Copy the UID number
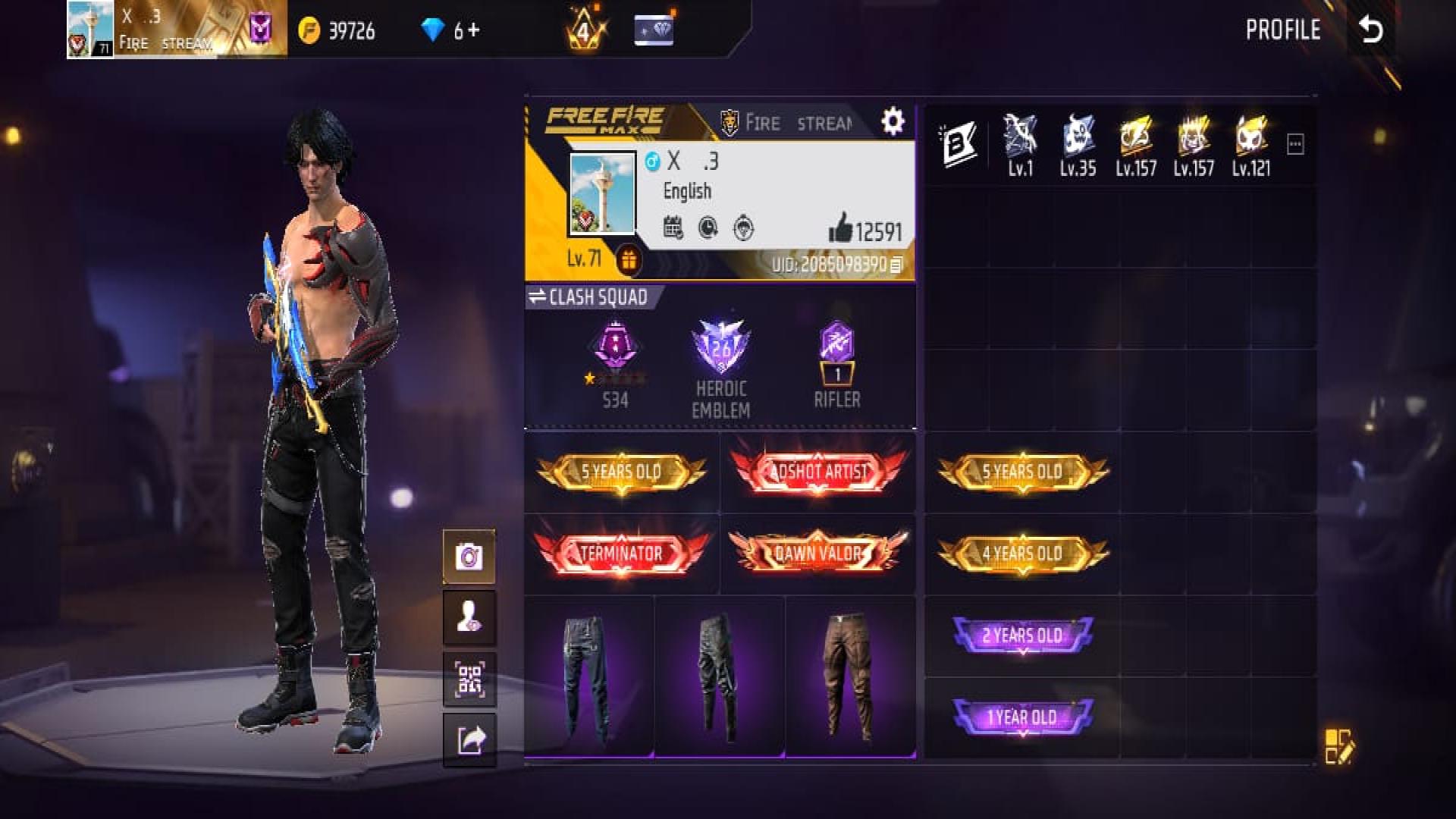This screenshot has height=819, width=1456. coord(896,265)
